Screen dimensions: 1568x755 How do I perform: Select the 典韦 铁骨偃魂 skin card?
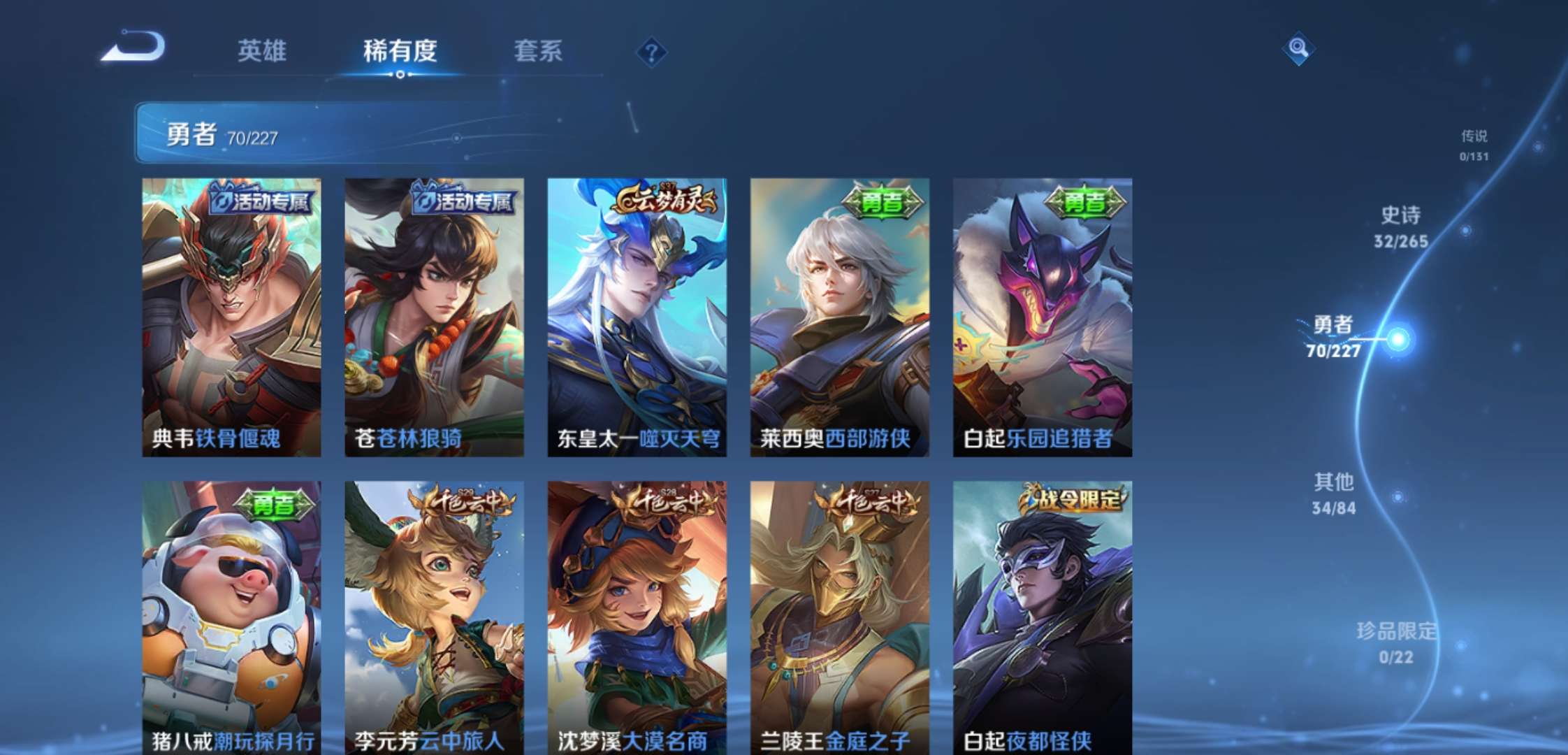pyautogui.click(x=231, y=317)
